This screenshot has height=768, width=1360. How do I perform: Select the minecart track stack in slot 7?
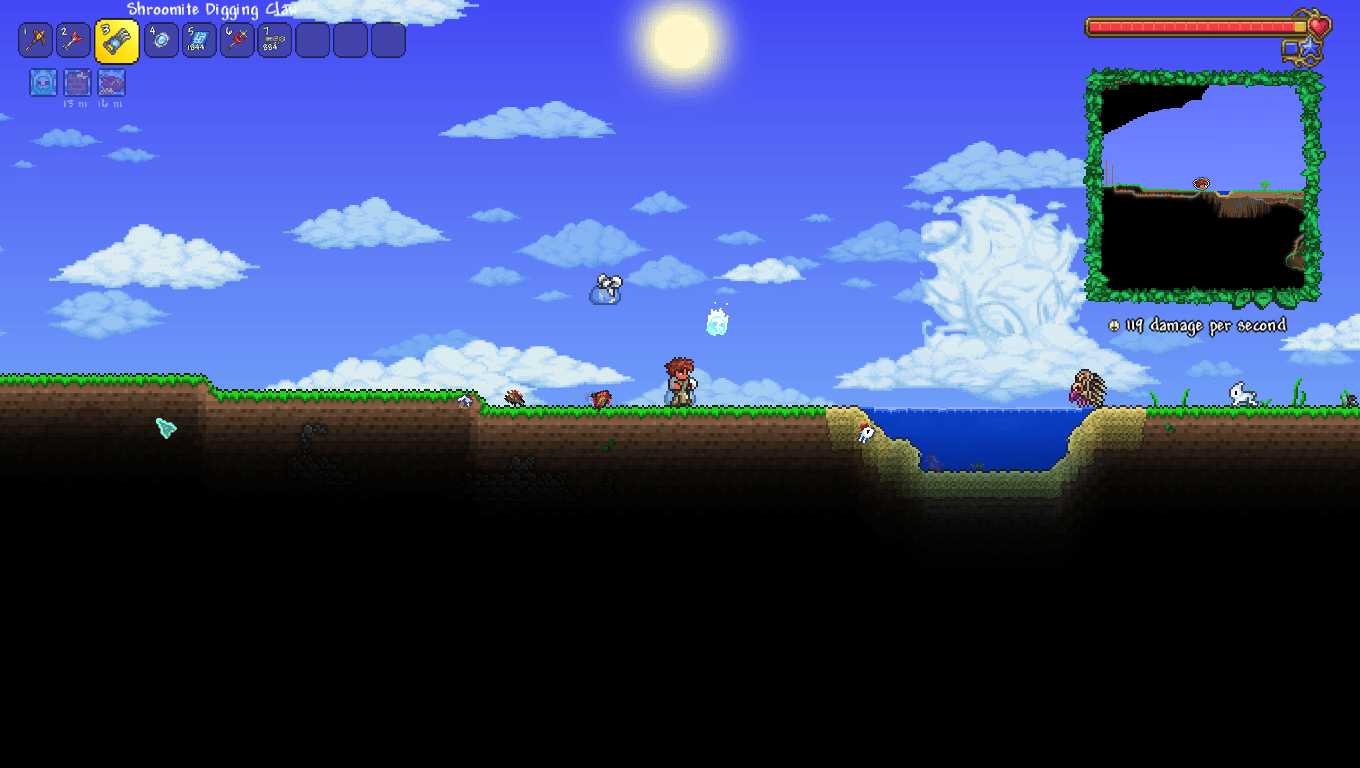pos(275,40)
